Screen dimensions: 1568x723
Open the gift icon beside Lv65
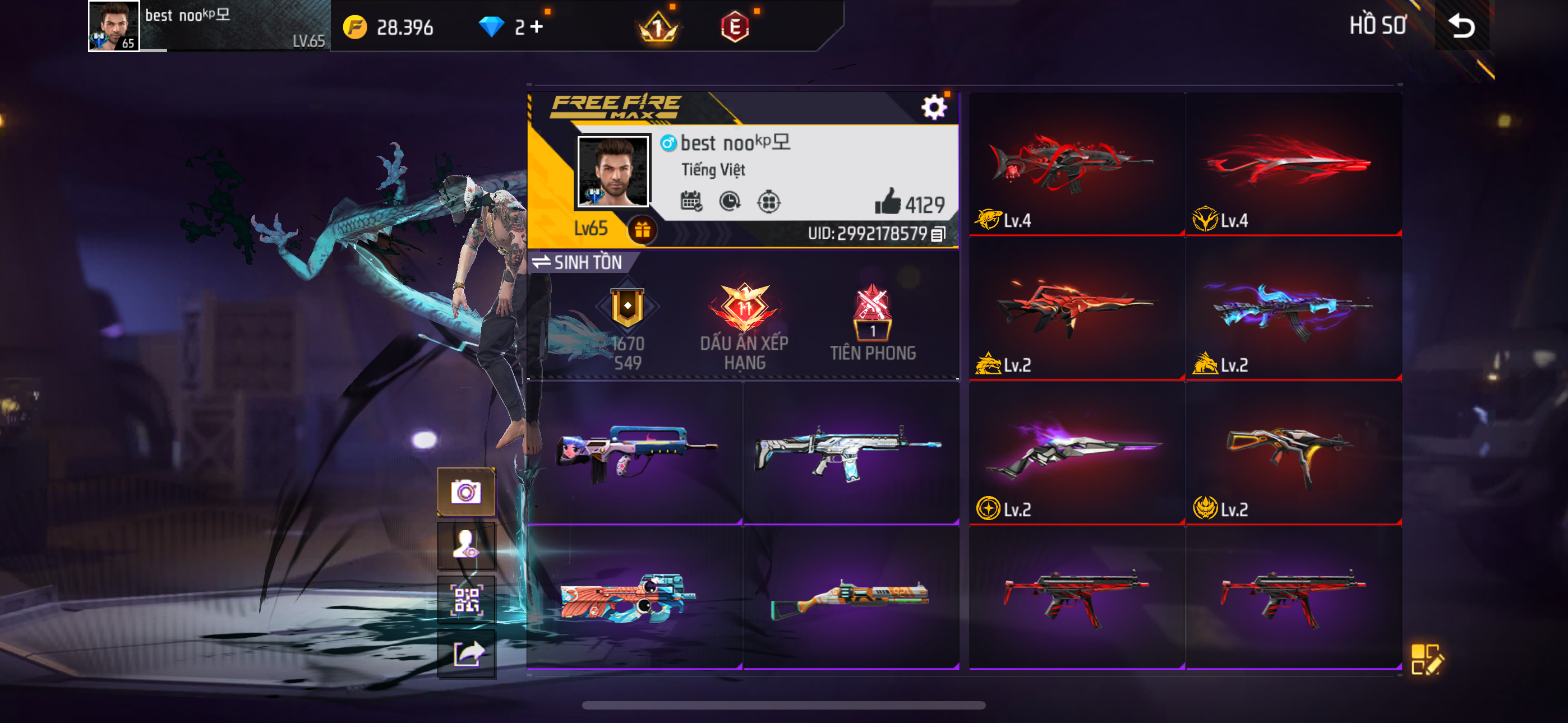[x=642, y=230]
